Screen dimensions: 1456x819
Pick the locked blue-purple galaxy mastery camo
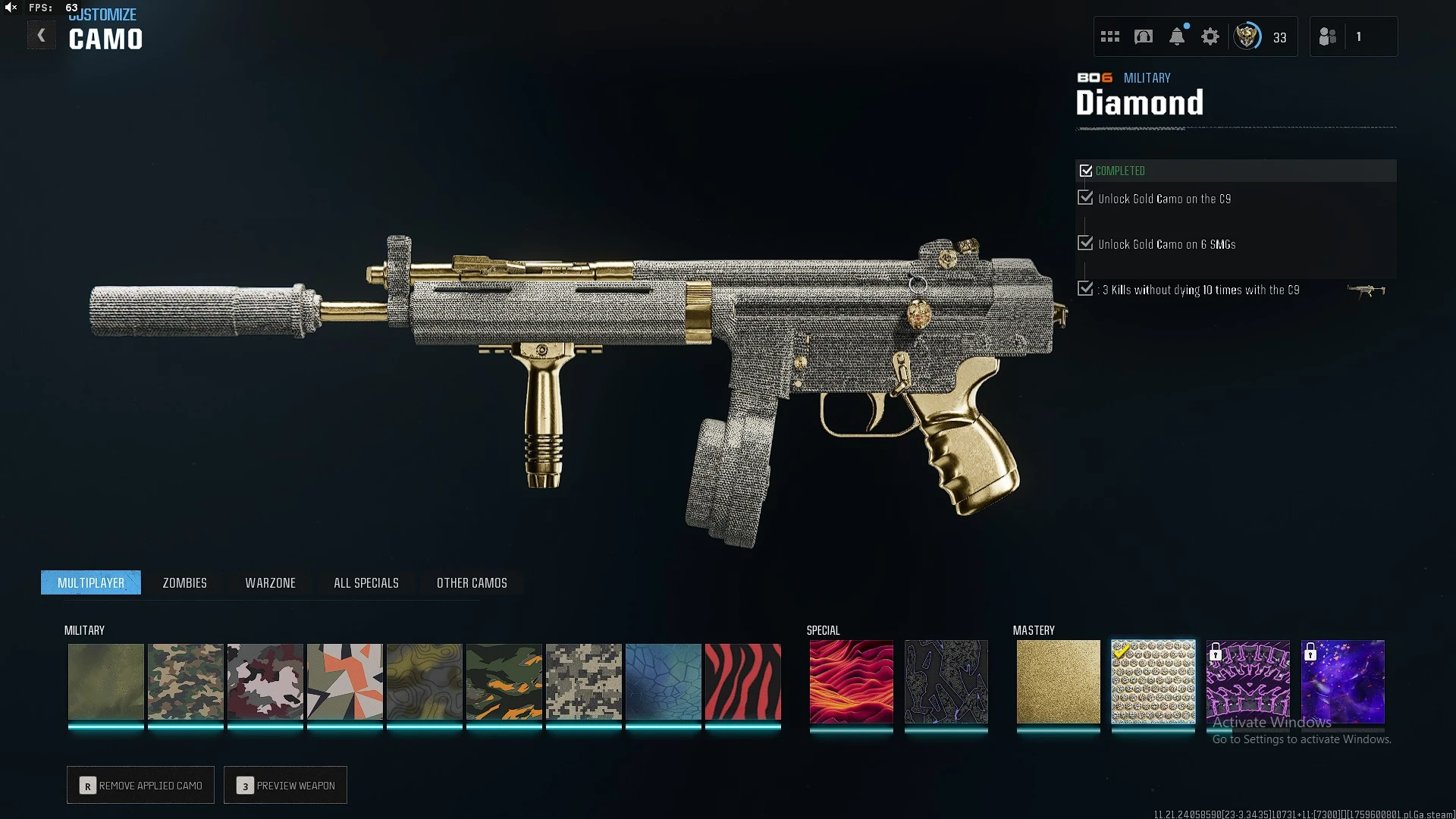1342,681
